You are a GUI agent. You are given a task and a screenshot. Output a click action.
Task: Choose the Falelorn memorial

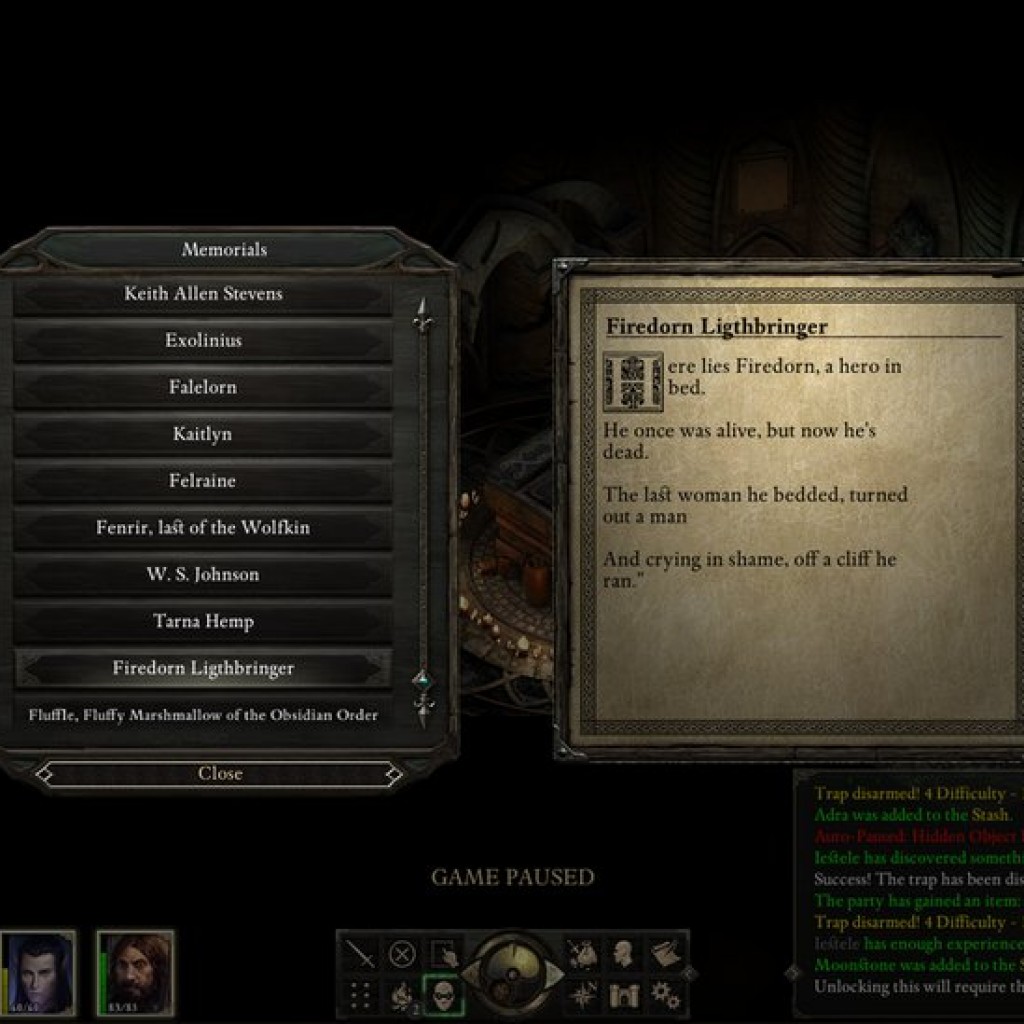pos(203,388)
